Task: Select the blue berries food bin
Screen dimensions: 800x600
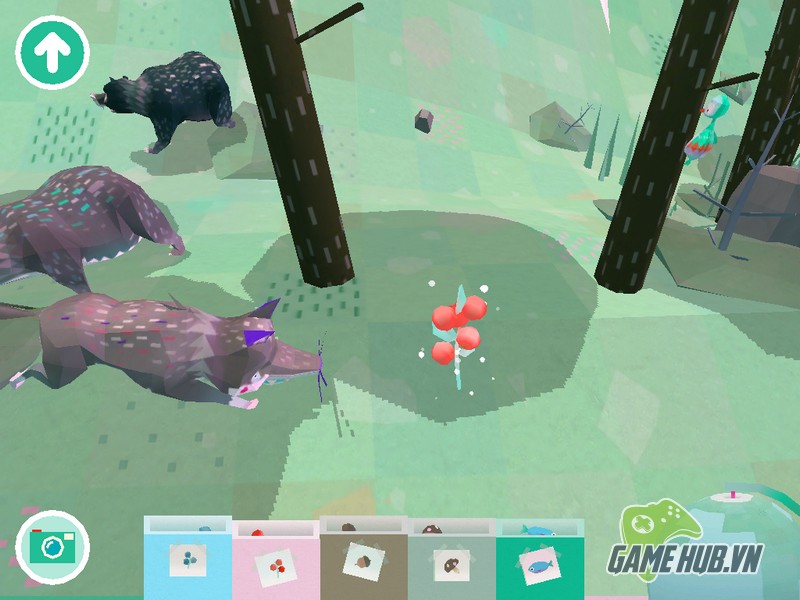Action: click(x=188, y=560)
